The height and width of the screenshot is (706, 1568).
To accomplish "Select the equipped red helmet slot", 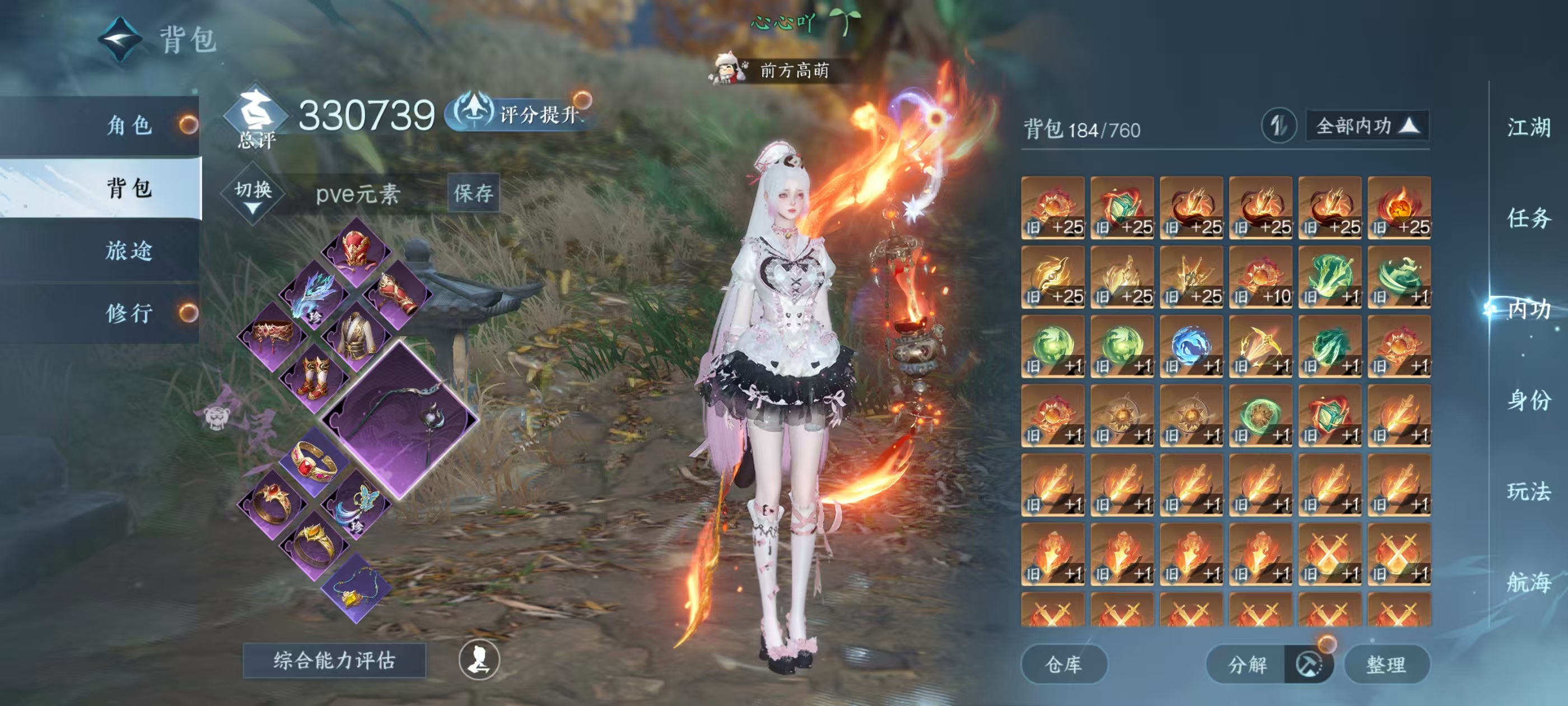I will [356, 251].
